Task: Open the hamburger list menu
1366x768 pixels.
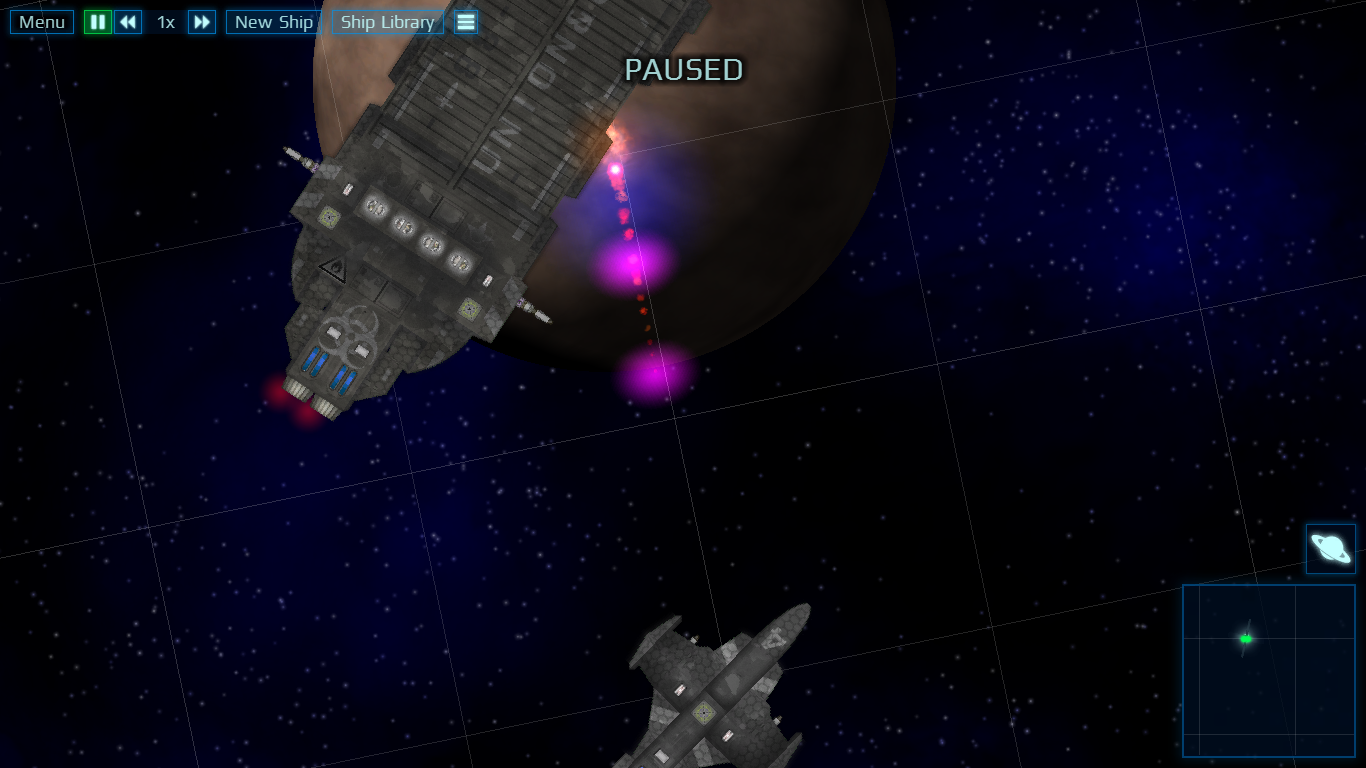Action: pyautogui.click(x=466, y=22)
